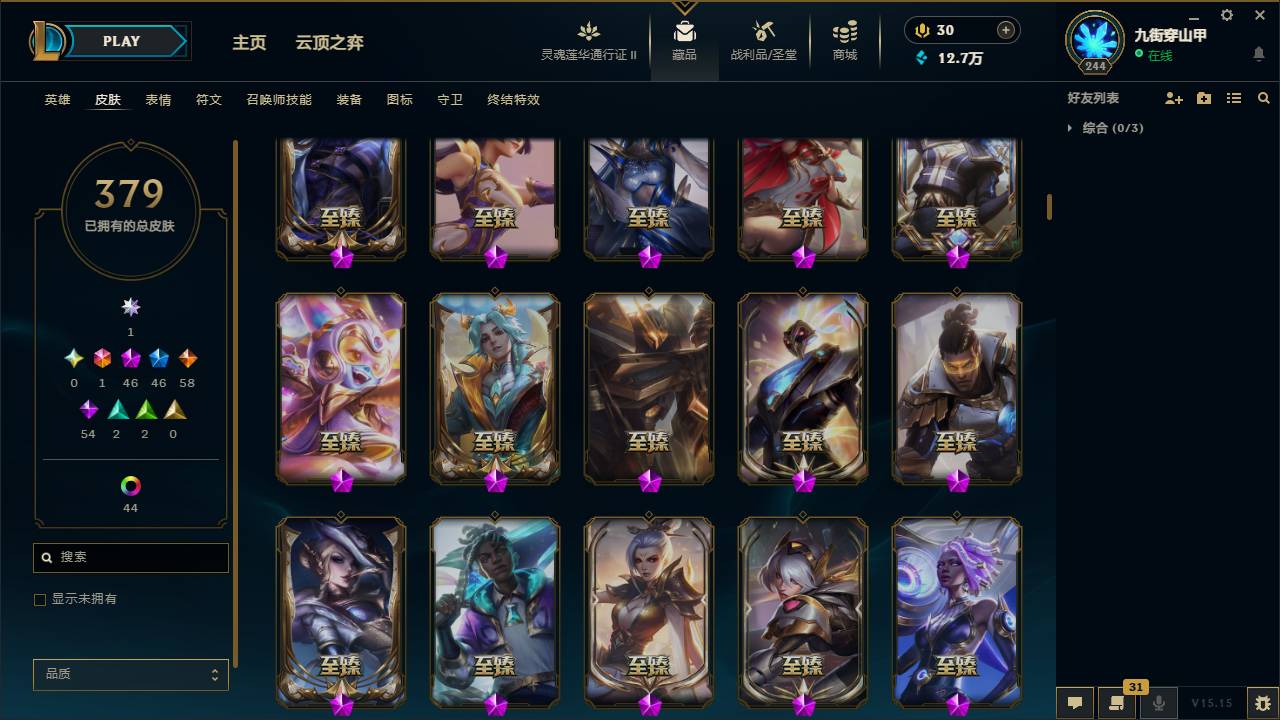The height and width of the screenshot is (720, 1280).
Task: Click the add friend icon
Action: pyautogui.click(x=1172, y=97)
